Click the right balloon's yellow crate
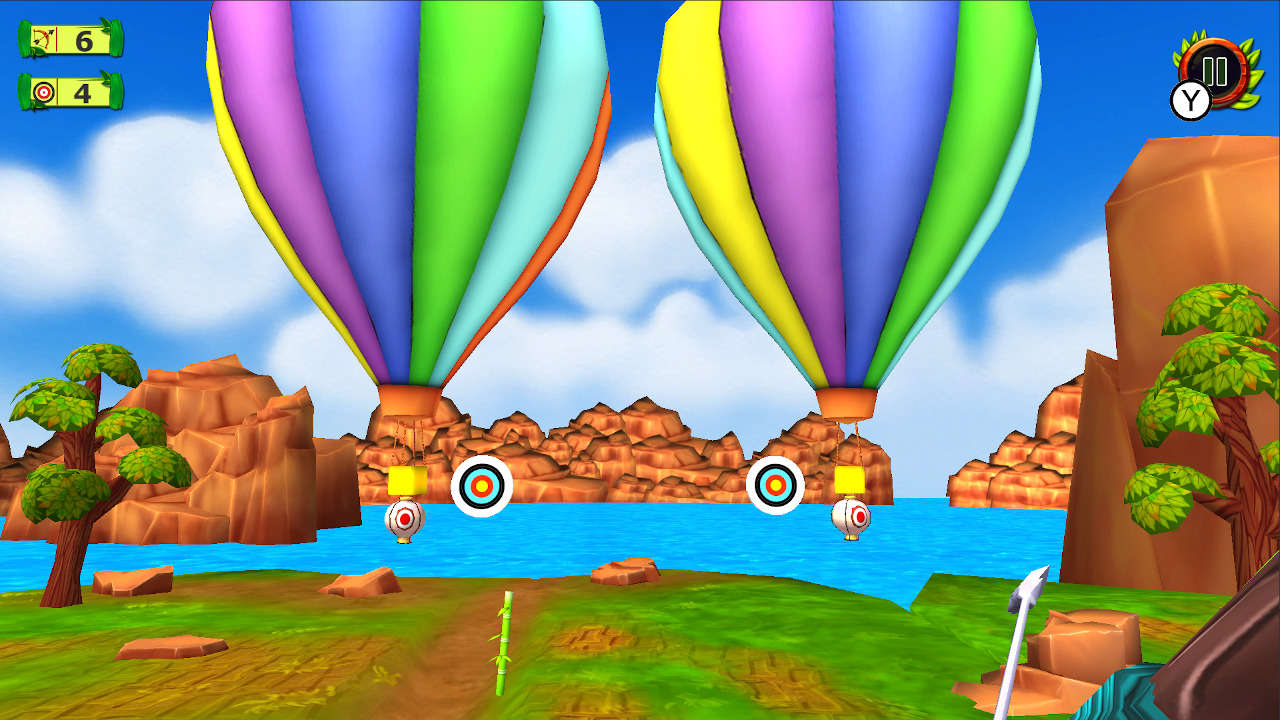 click(851, 479)
